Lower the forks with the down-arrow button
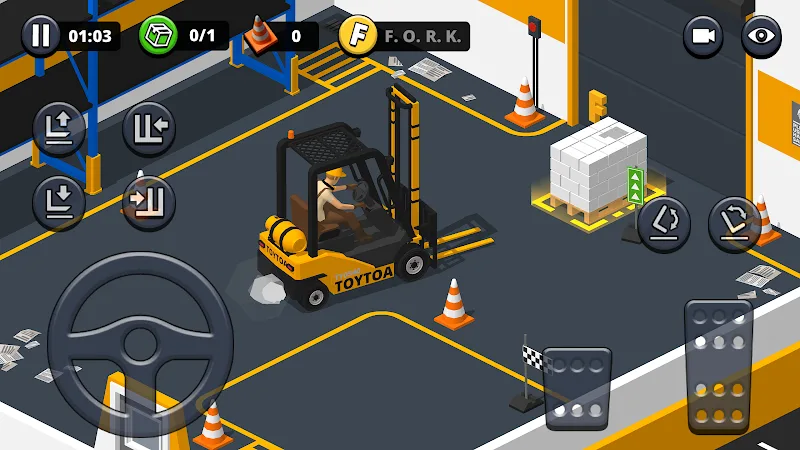Screen dimensions: 800x450 click(x=58, y=199)
